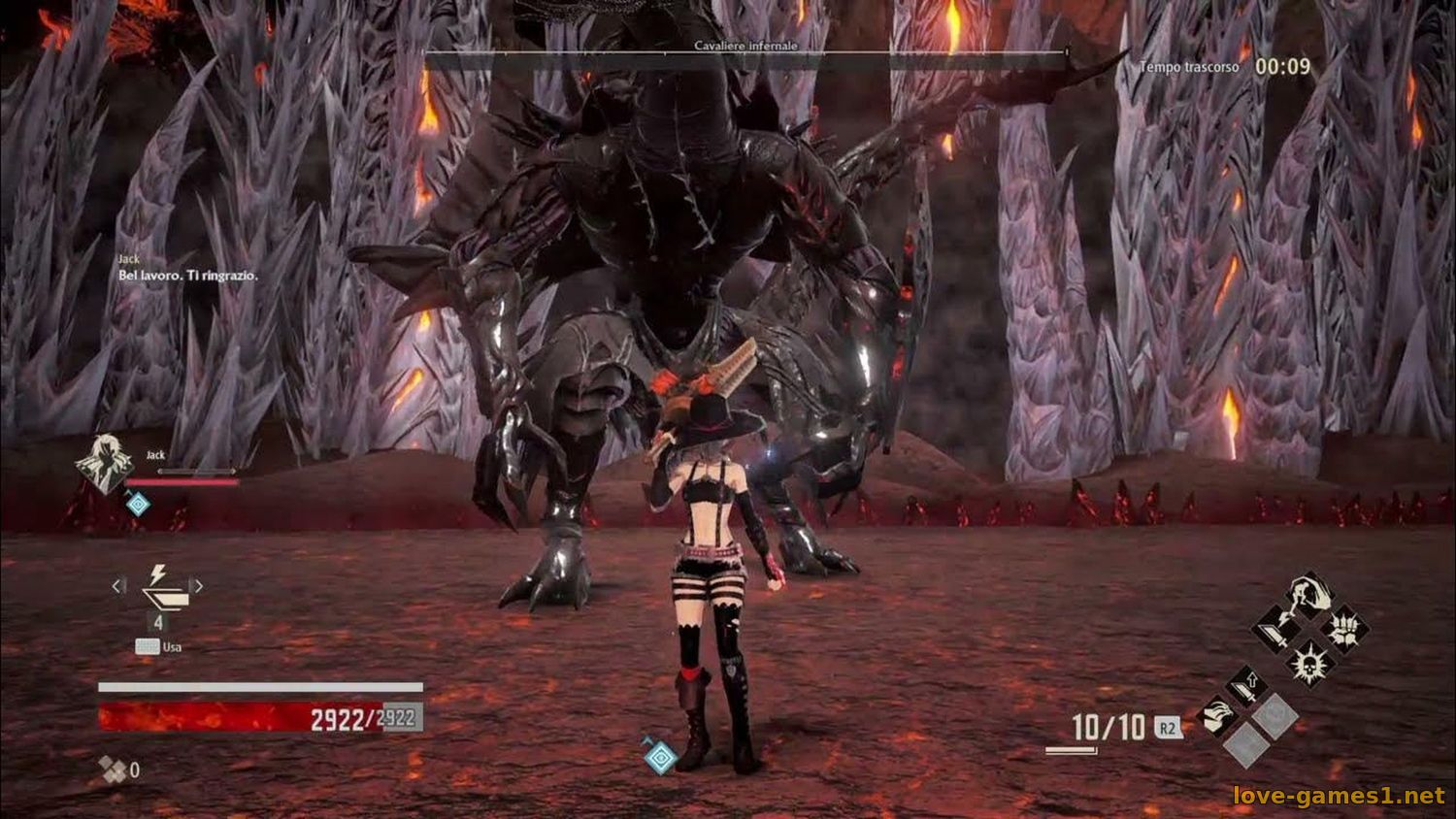Click the right arrow of the item selector
The image size is (1456, 819).
click(x=198, y=586)
